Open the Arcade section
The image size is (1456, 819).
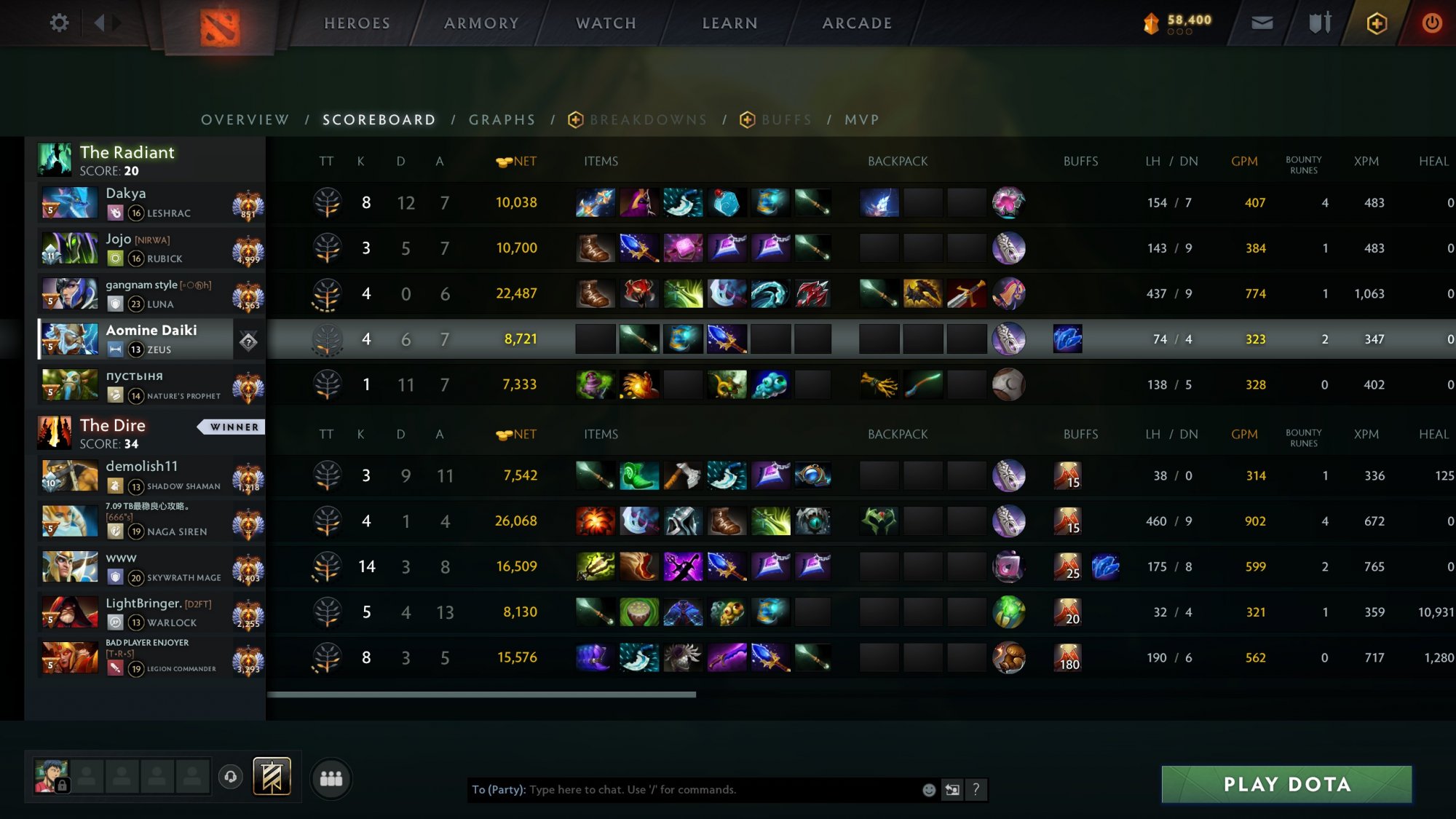pos(857,23)
